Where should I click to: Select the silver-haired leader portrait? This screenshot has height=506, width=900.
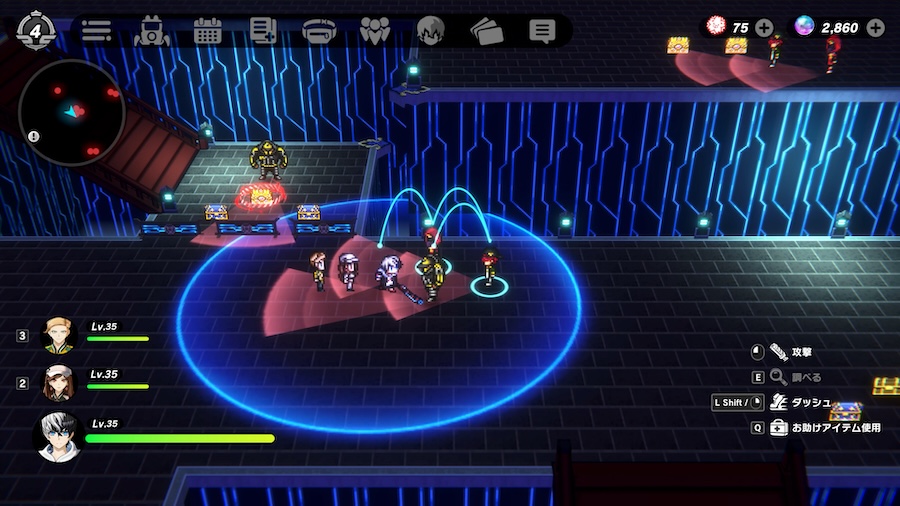tap(57, 436)
